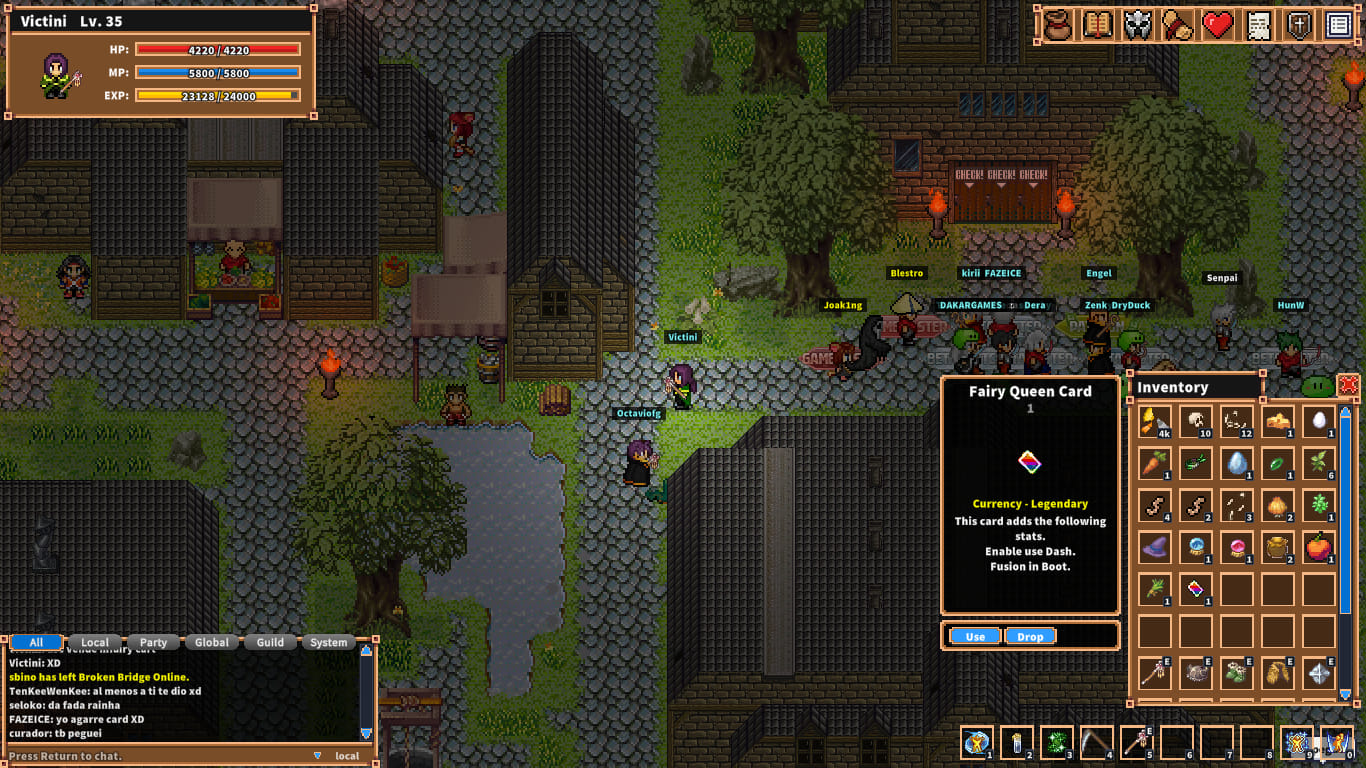Select the scythe in the hotbar

[1096, 742]
